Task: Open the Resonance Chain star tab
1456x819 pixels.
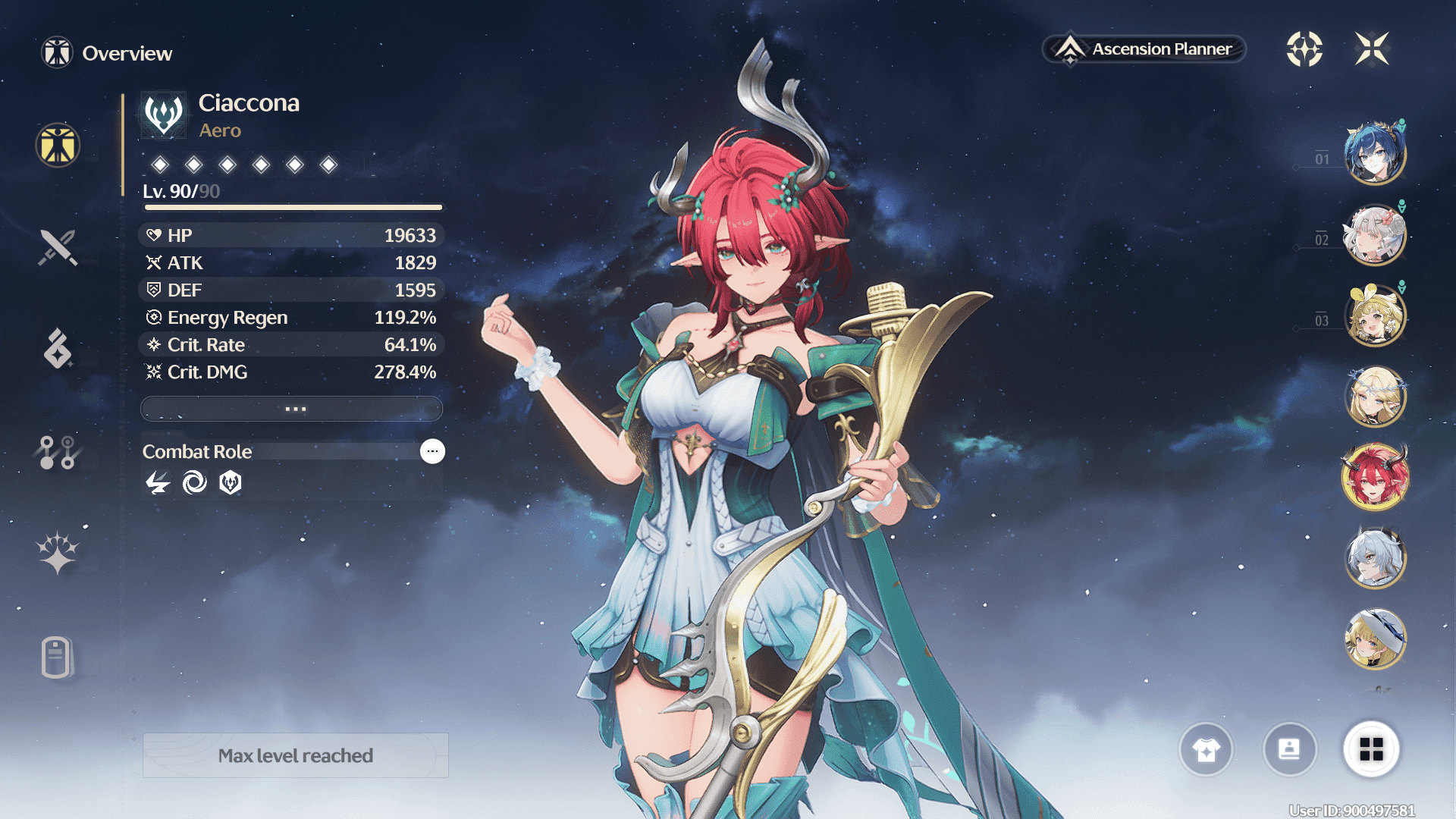Action: pos(58,552)
